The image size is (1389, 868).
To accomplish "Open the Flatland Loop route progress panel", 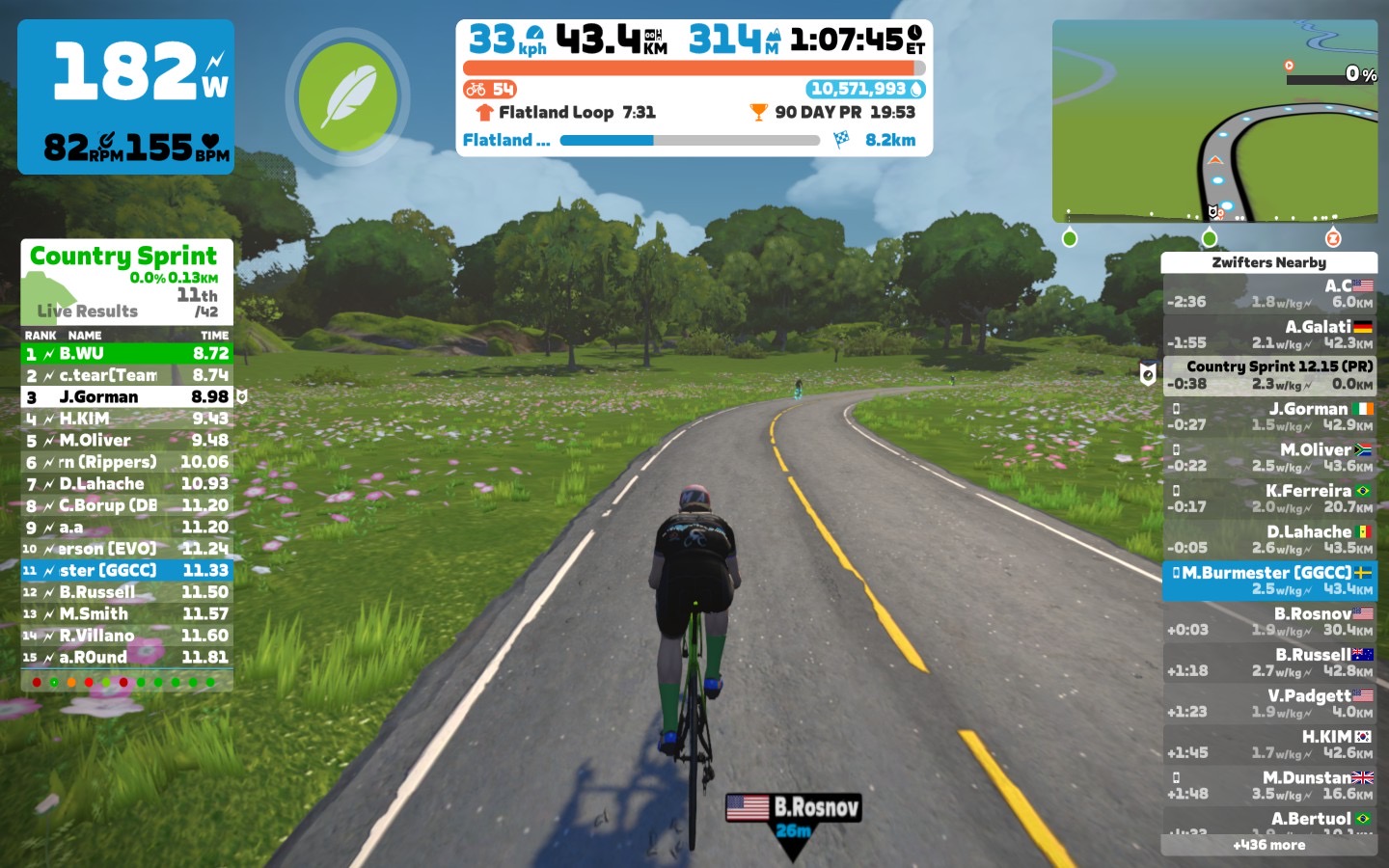I will [694, 125].
